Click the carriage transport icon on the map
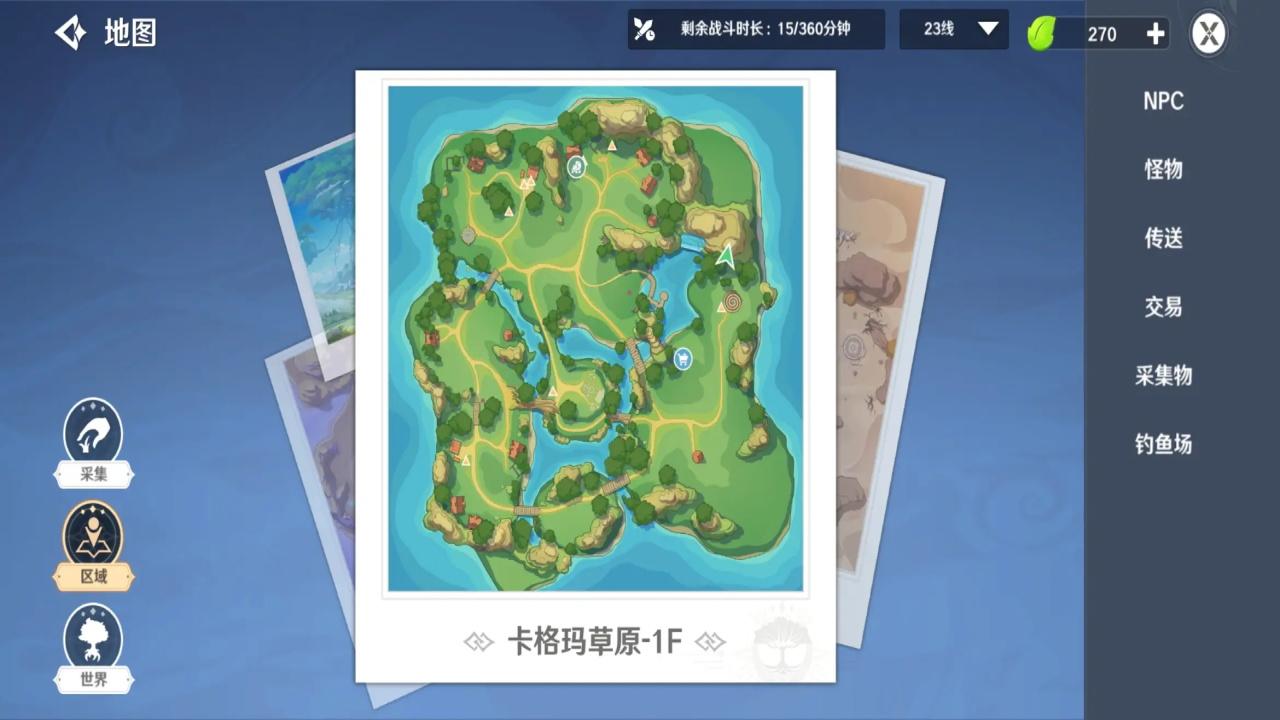 (575, 167)
